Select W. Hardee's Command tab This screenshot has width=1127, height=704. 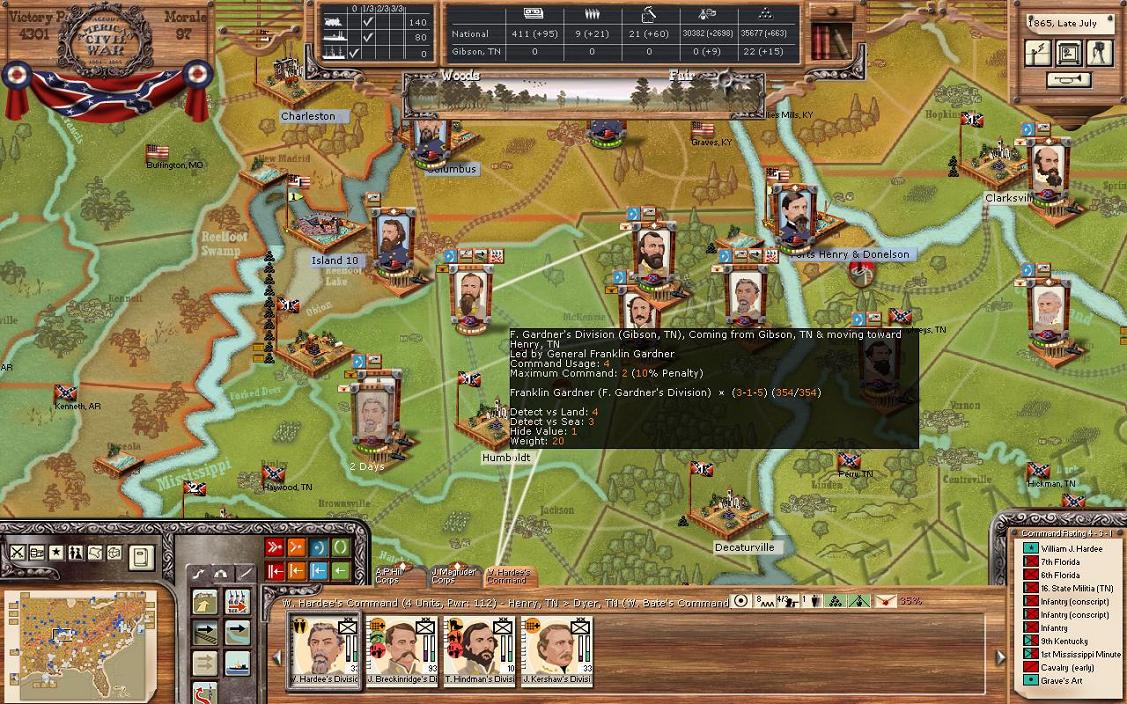[x=507, y=575]
